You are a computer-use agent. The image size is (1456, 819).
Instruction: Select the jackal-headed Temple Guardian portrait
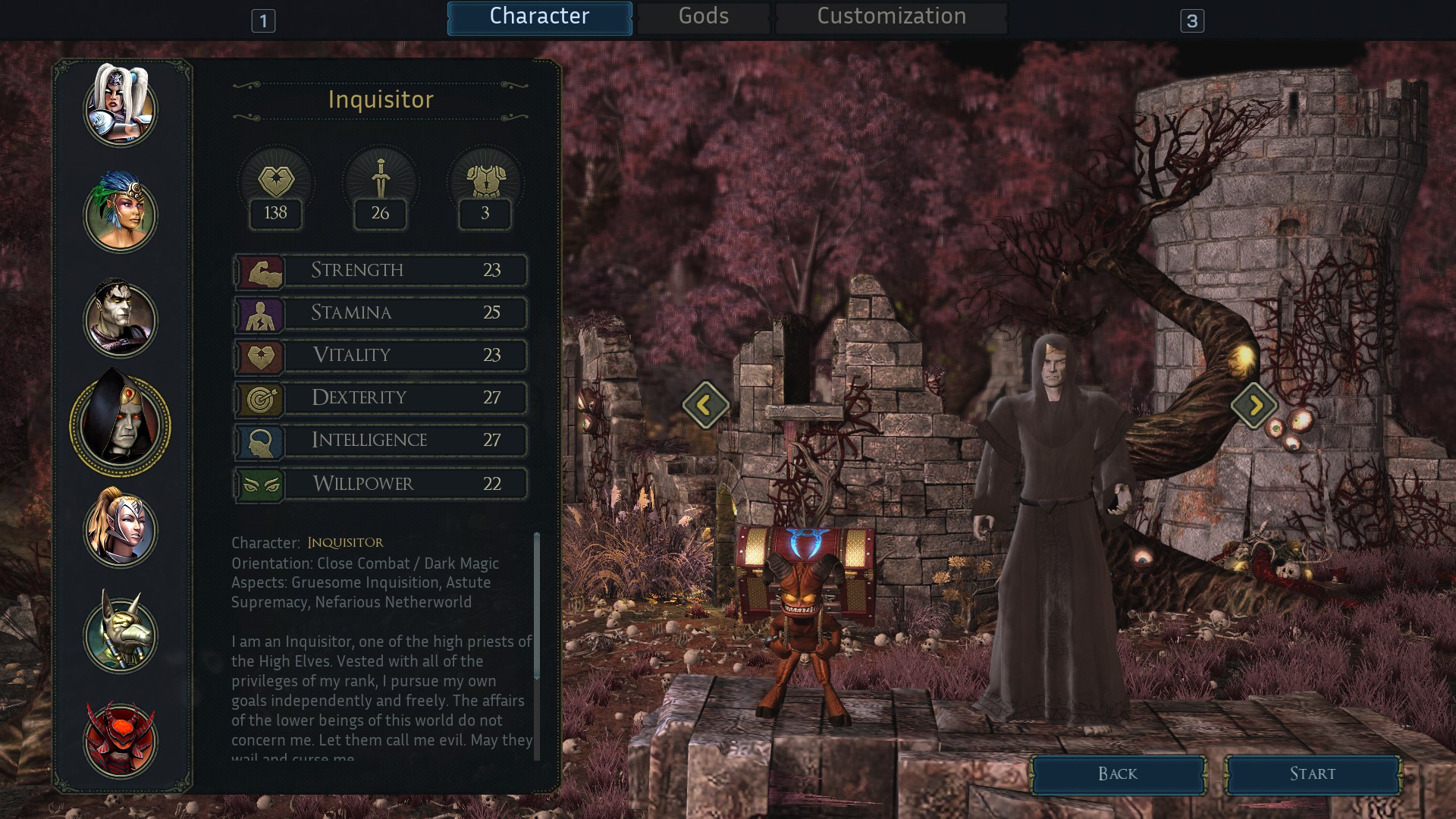(121, 634)
